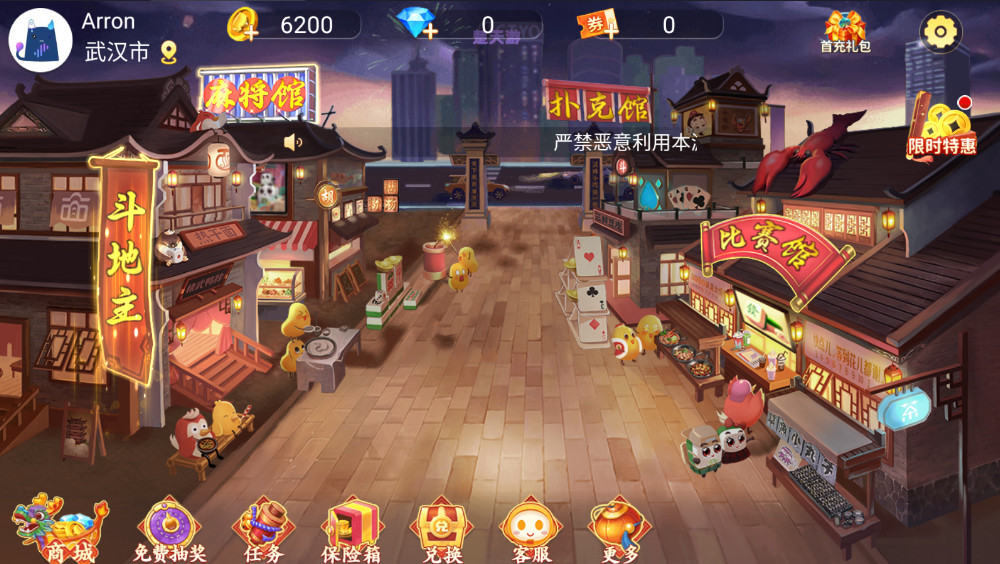Add more gold coins
Image resolution: width=1000 pixels, height=564 pixels.
(x=243, y=25)
